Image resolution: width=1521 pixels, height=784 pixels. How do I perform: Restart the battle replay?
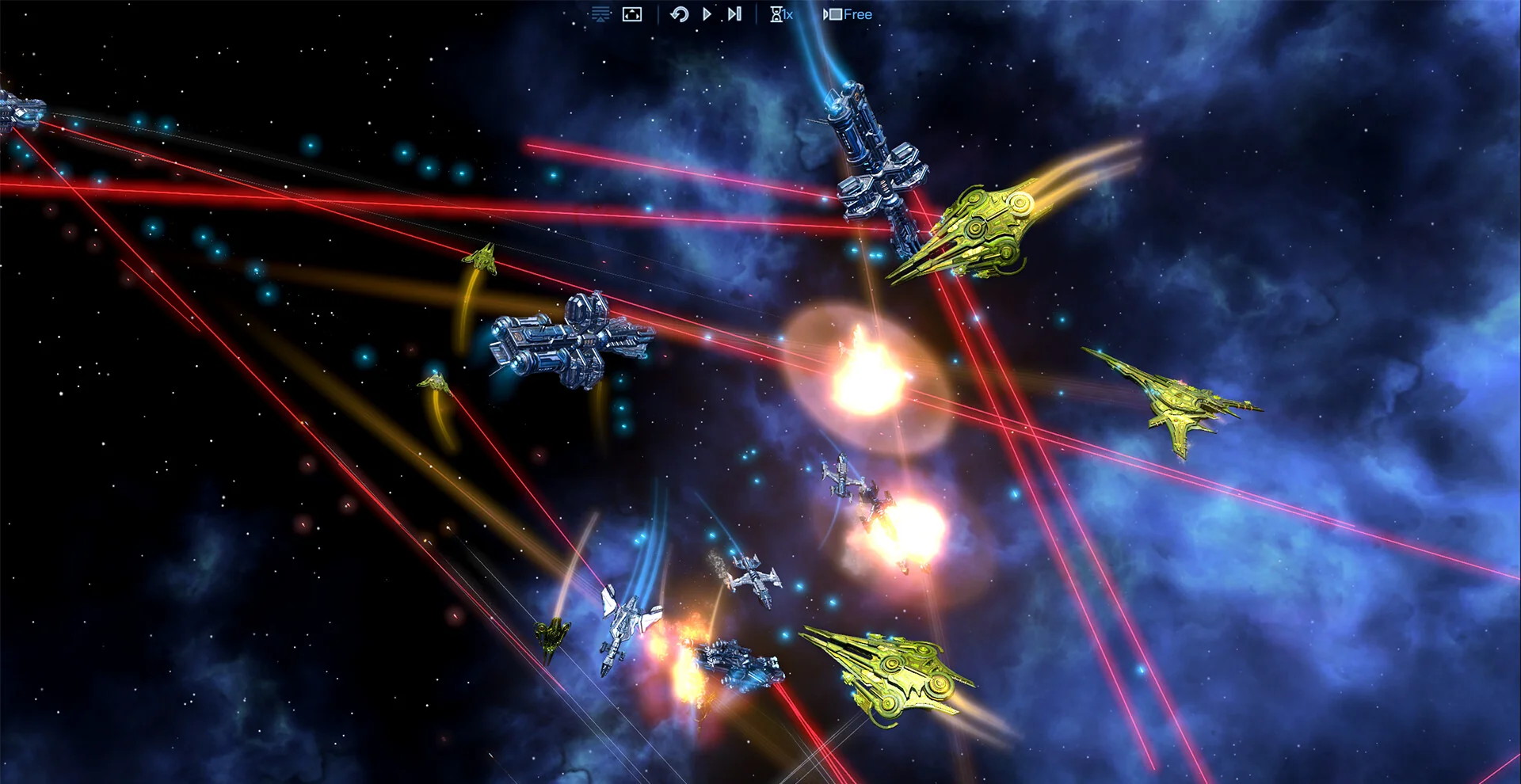(x=679, y=14)
